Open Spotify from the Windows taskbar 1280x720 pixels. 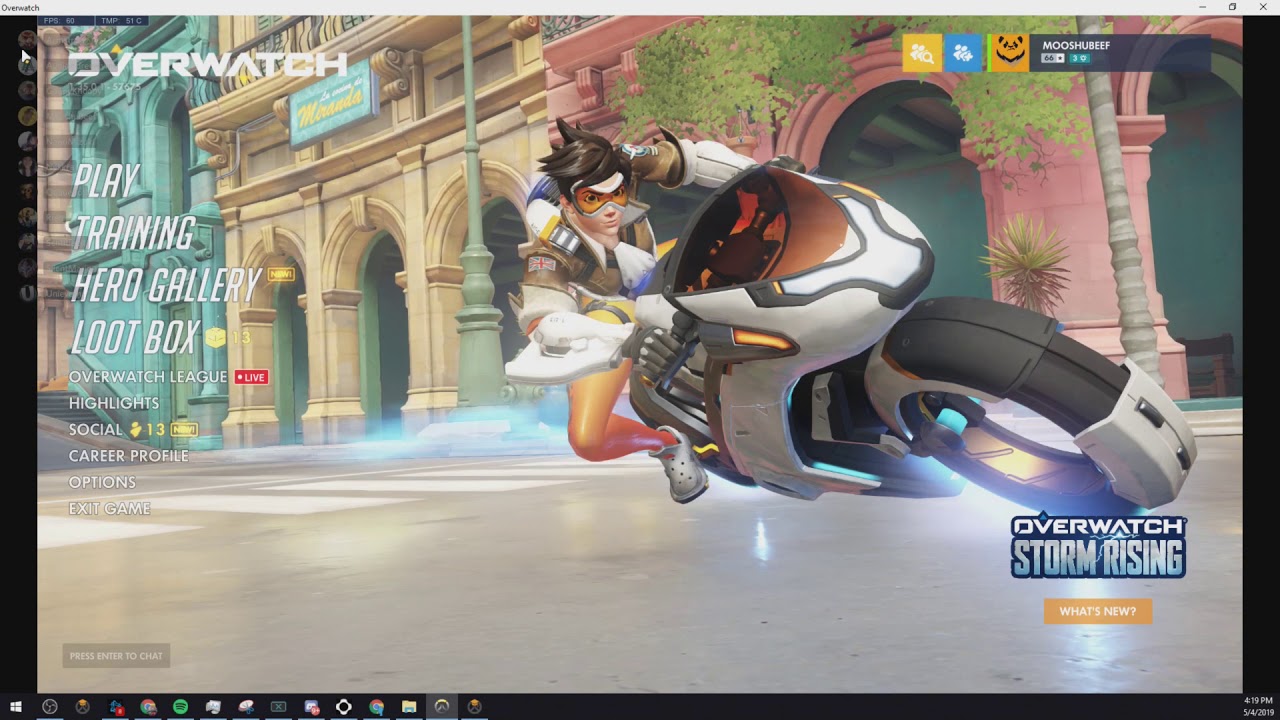(180, 707)
